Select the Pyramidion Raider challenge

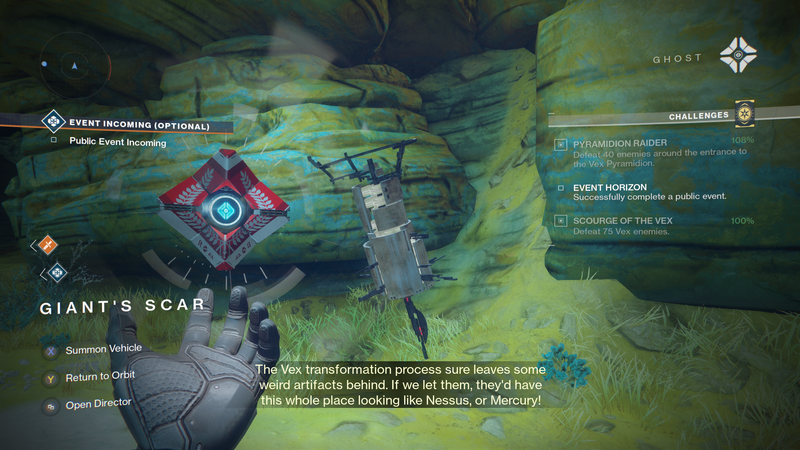click(620, 143)
